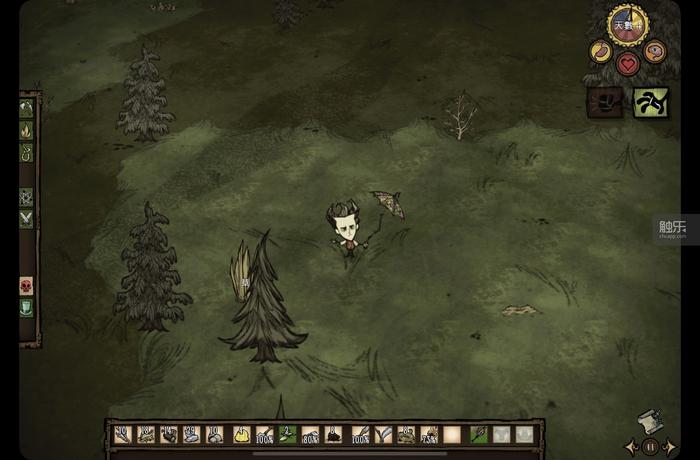Select the green-highlighted inventory slot with count 2
Screen dimensions: 700x460
[x=287, y=435]
